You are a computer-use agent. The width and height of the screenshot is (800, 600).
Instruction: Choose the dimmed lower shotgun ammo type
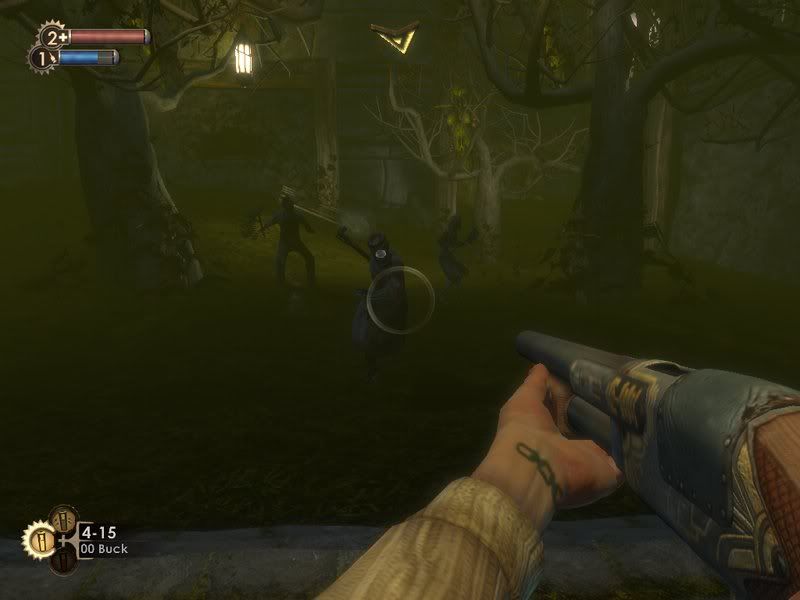pyautogui.click(x=62, y=562)
